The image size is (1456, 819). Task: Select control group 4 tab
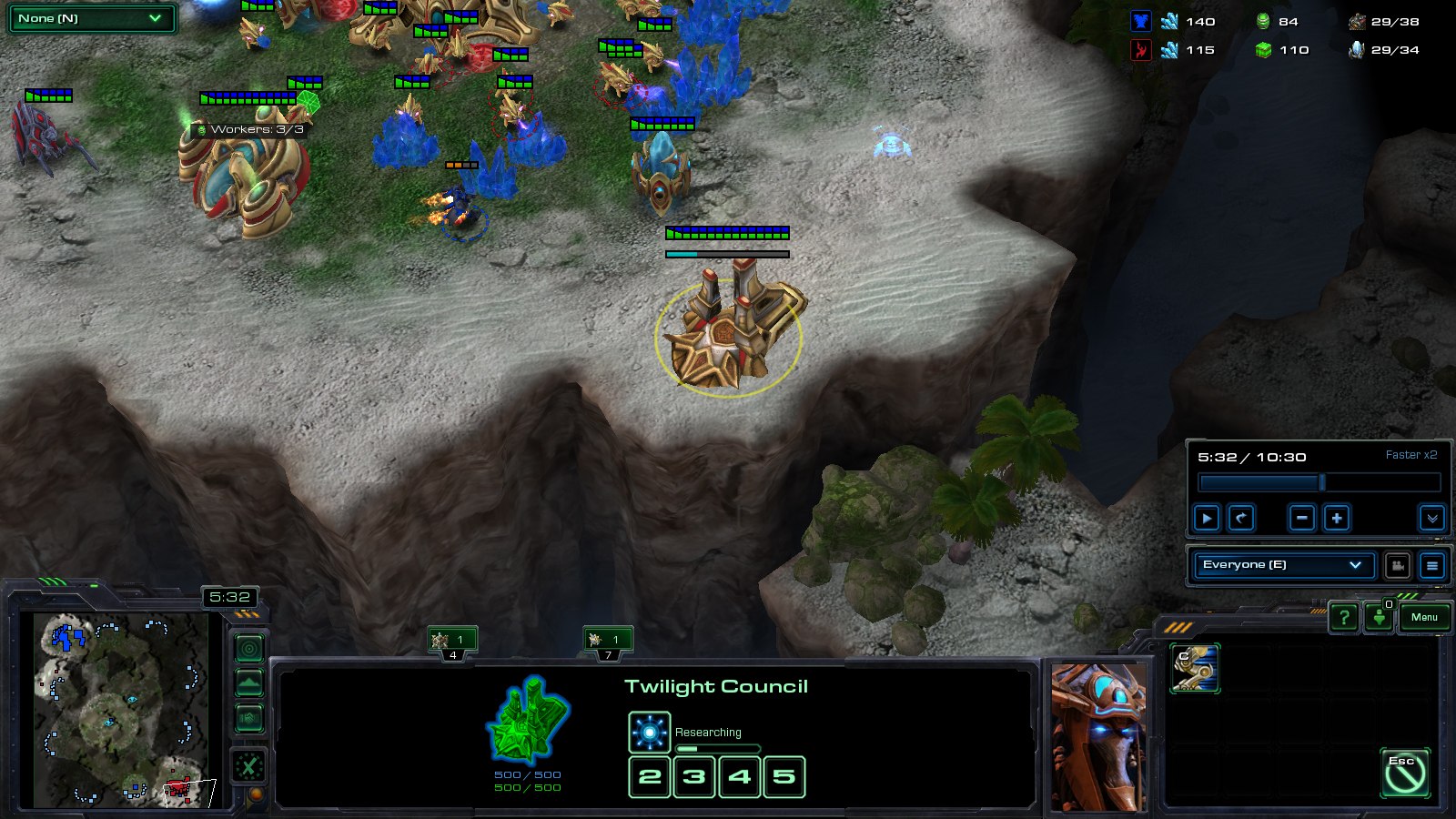[x=452, y=642]
